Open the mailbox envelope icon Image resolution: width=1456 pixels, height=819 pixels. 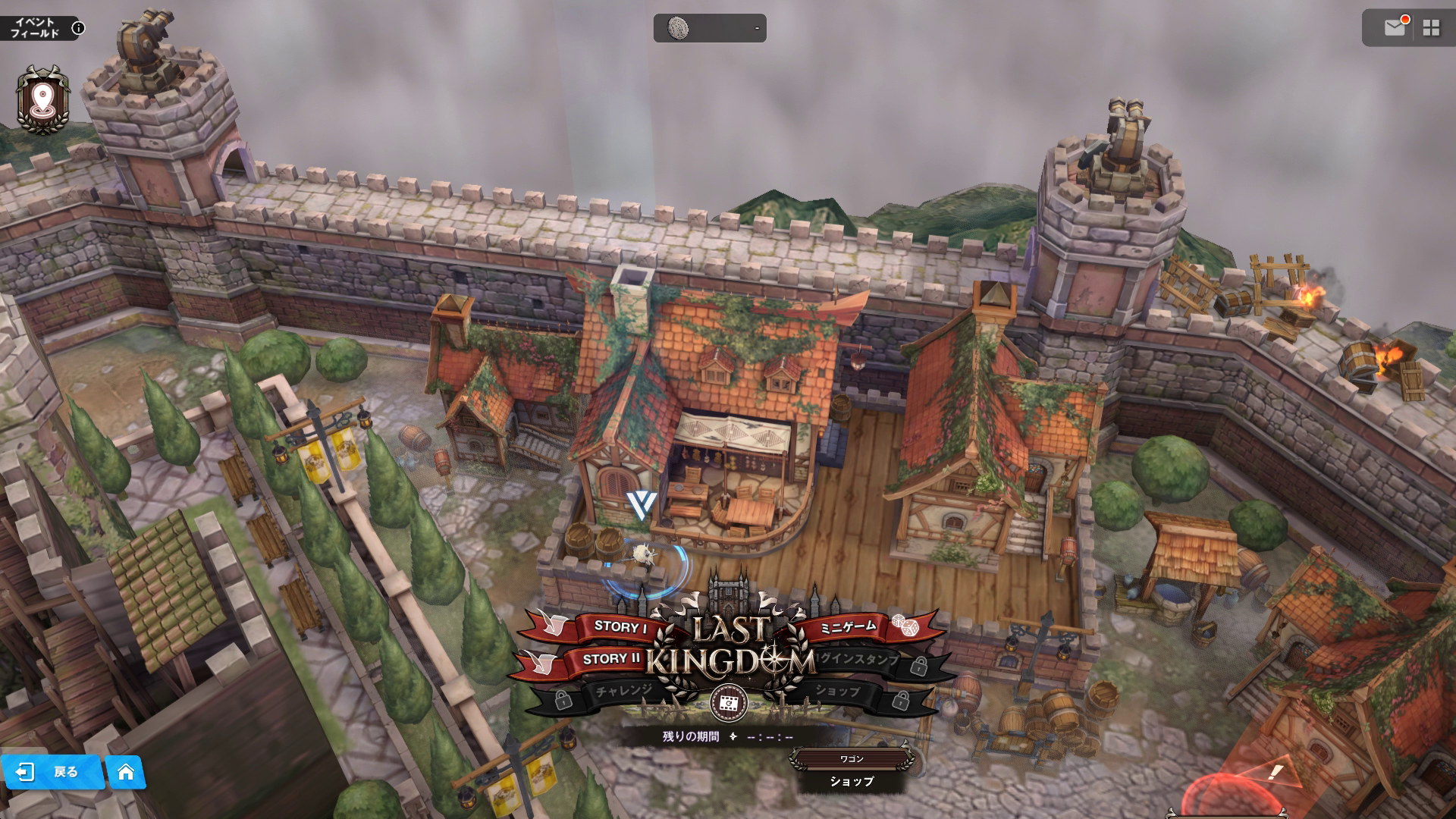1395,28
